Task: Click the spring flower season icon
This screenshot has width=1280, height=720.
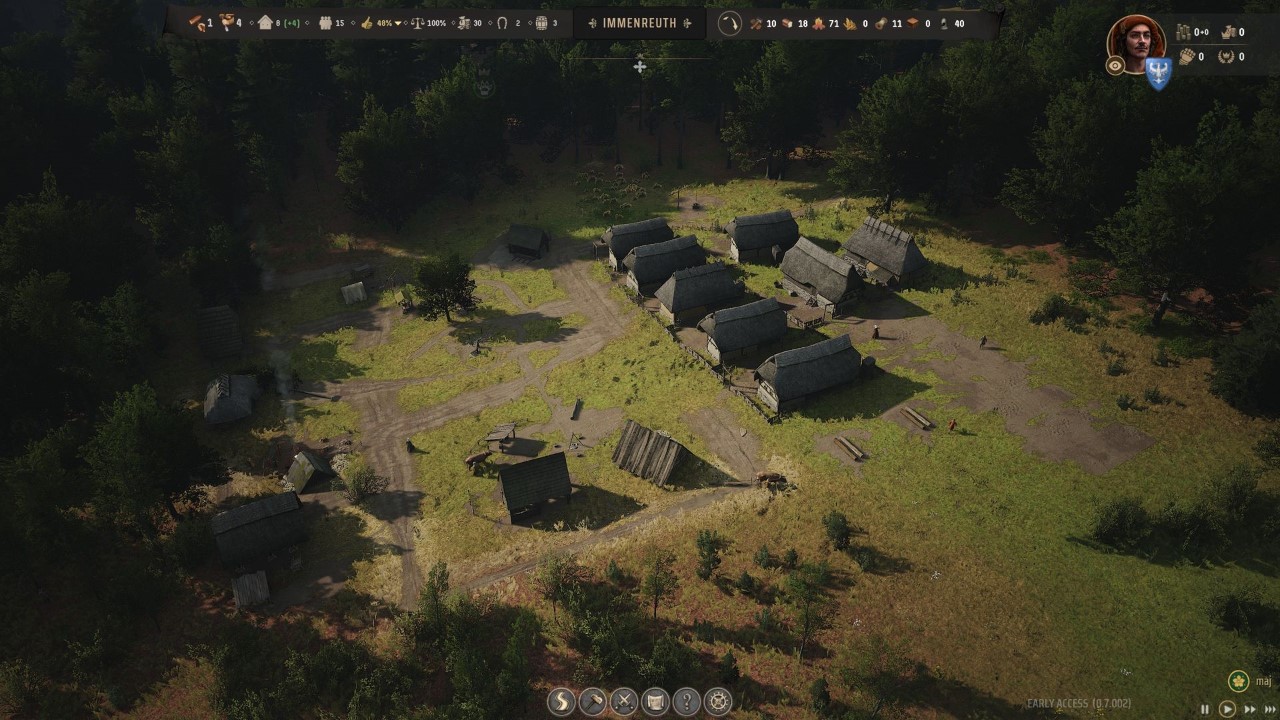Action: (1238, 681)
